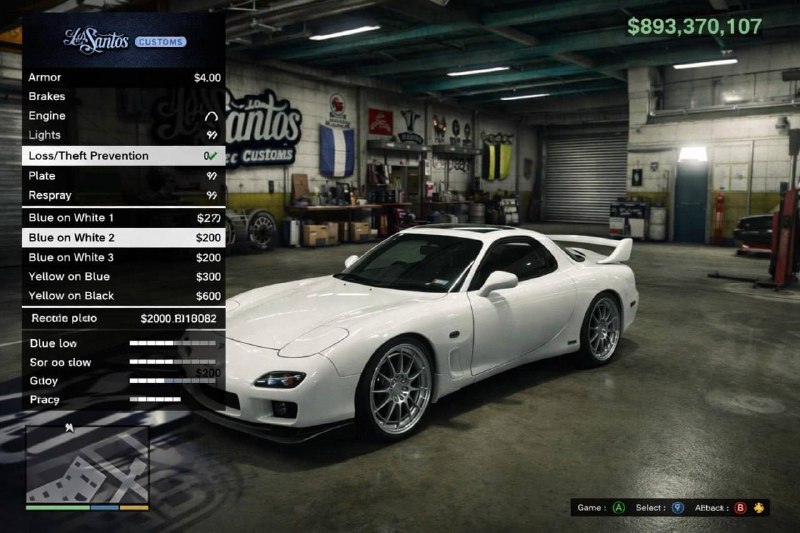Select the Armor menu entry
This screenshot has height=533, width=800.
123,77
